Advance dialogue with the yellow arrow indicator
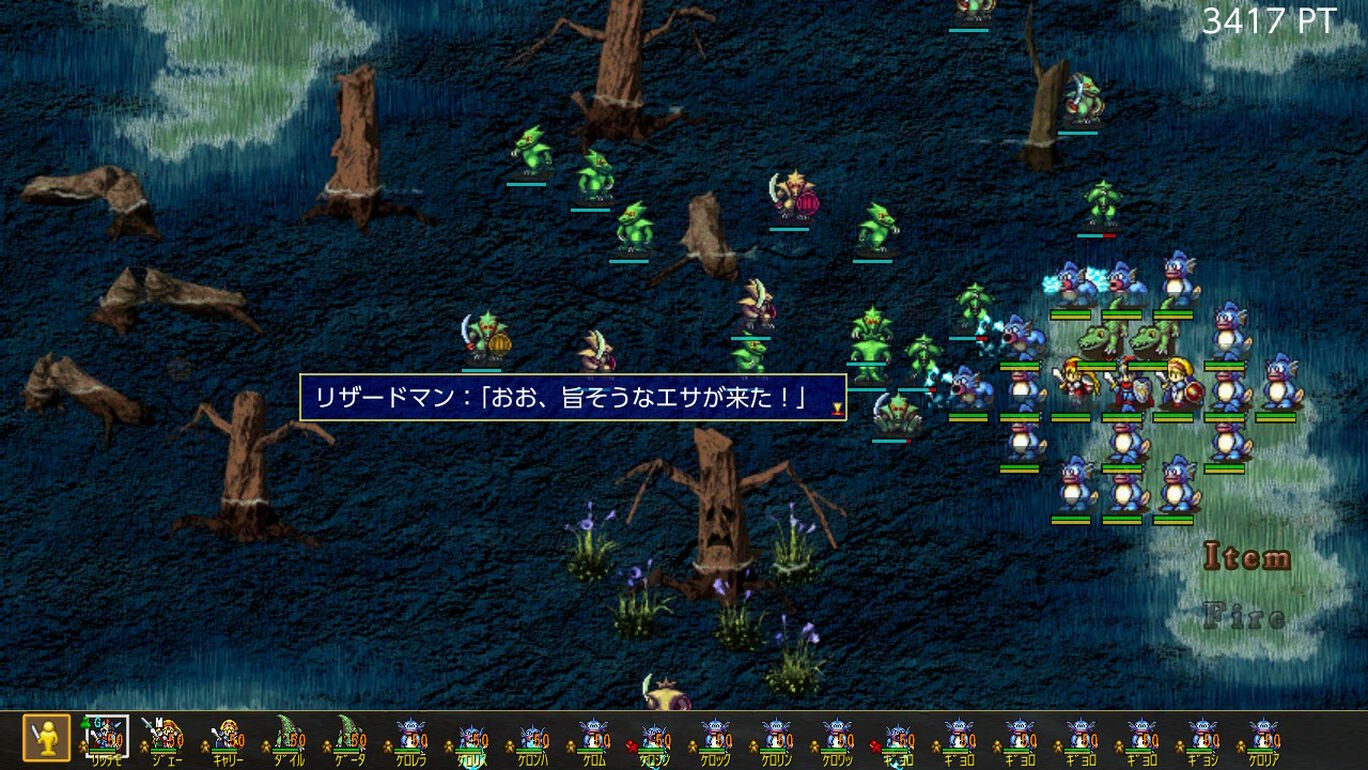The width and height of the screenshot is (1368, 770). [838, 408]
